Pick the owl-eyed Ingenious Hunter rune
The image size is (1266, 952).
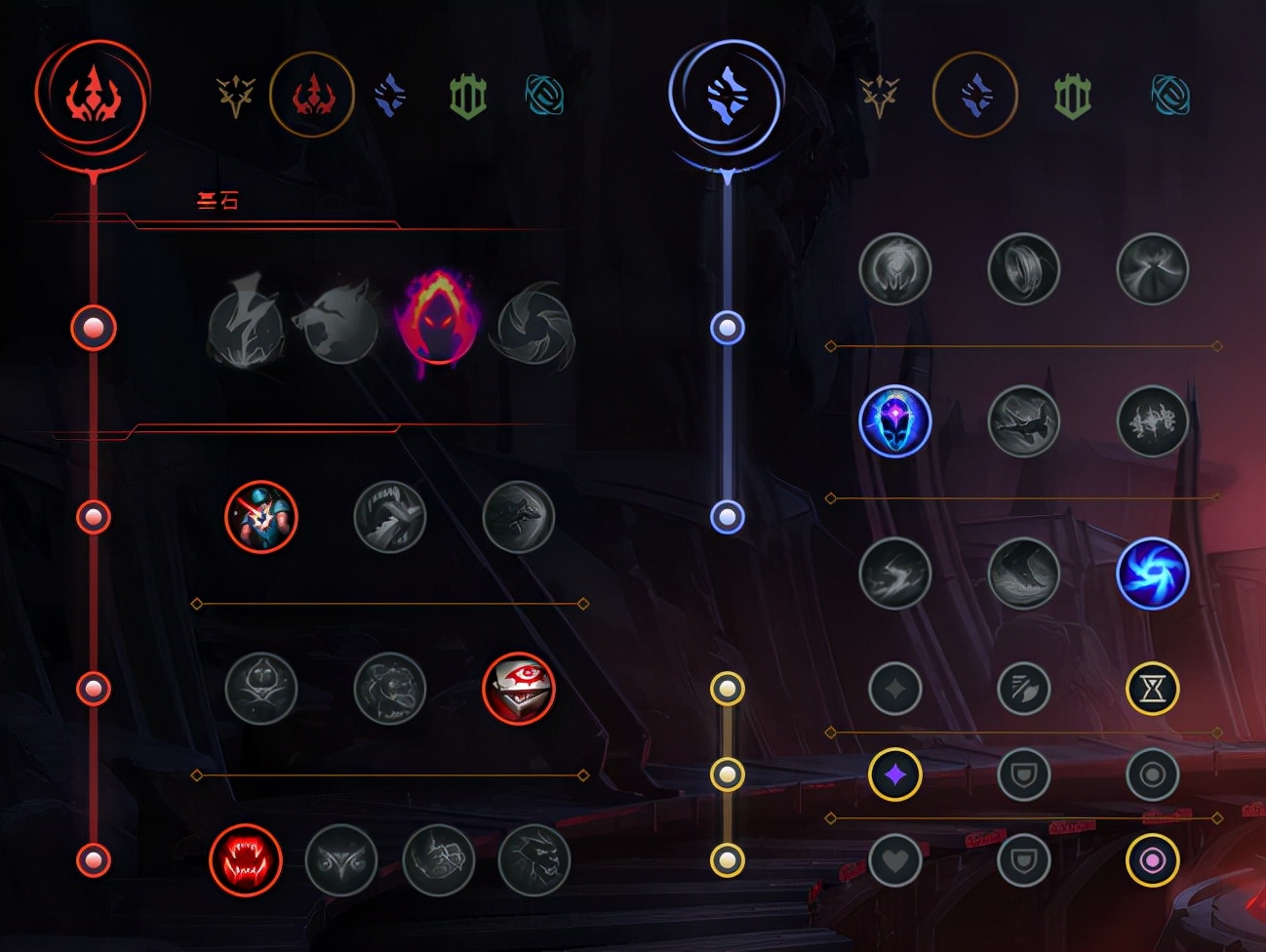341,859
